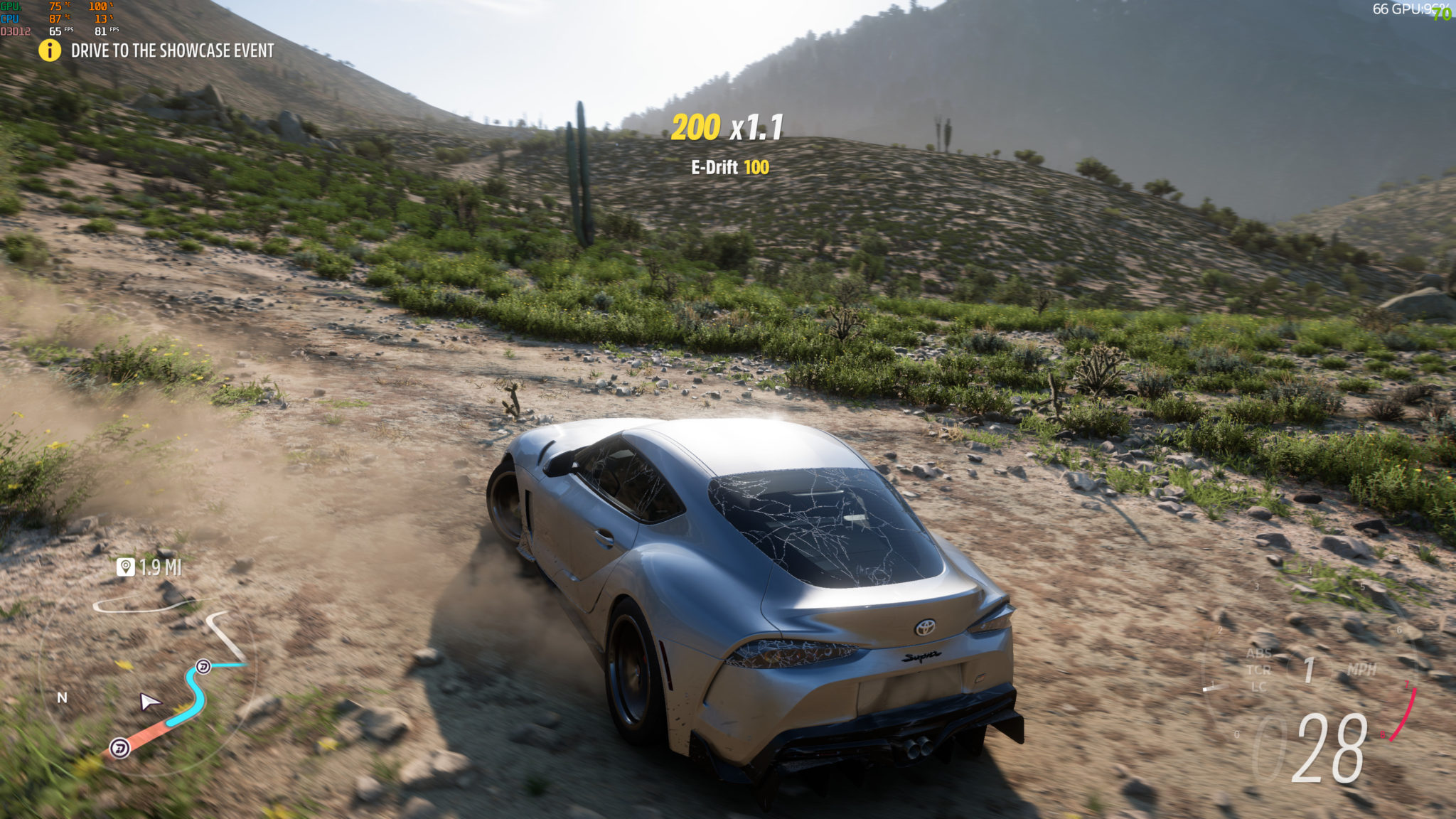The height and width of the screenshot is (819, 1456).
Task: Select the round marker on the orange route segment
Action: [119, 748]
